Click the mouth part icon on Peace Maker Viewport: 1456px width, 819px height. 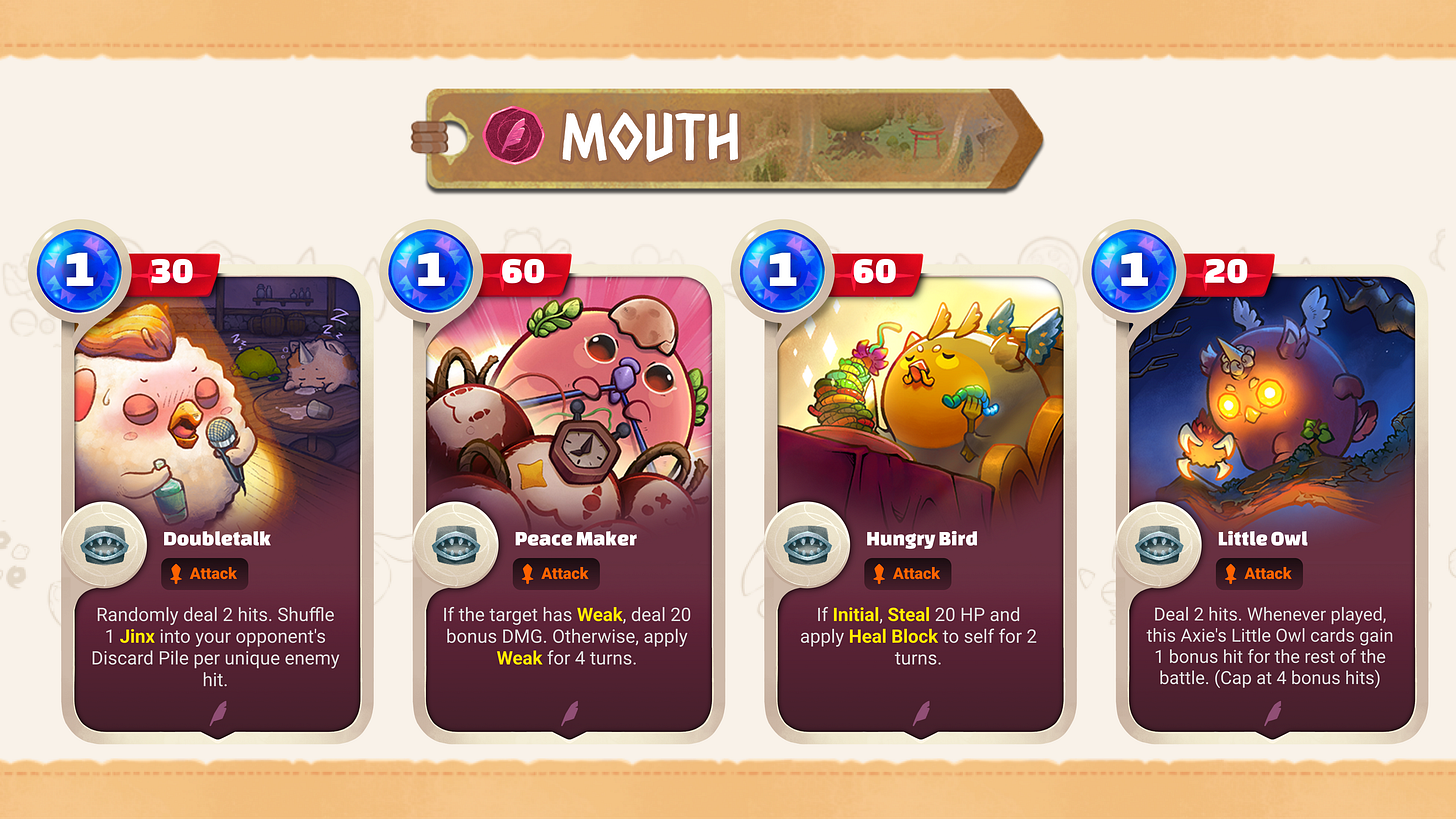click(458, 545)
